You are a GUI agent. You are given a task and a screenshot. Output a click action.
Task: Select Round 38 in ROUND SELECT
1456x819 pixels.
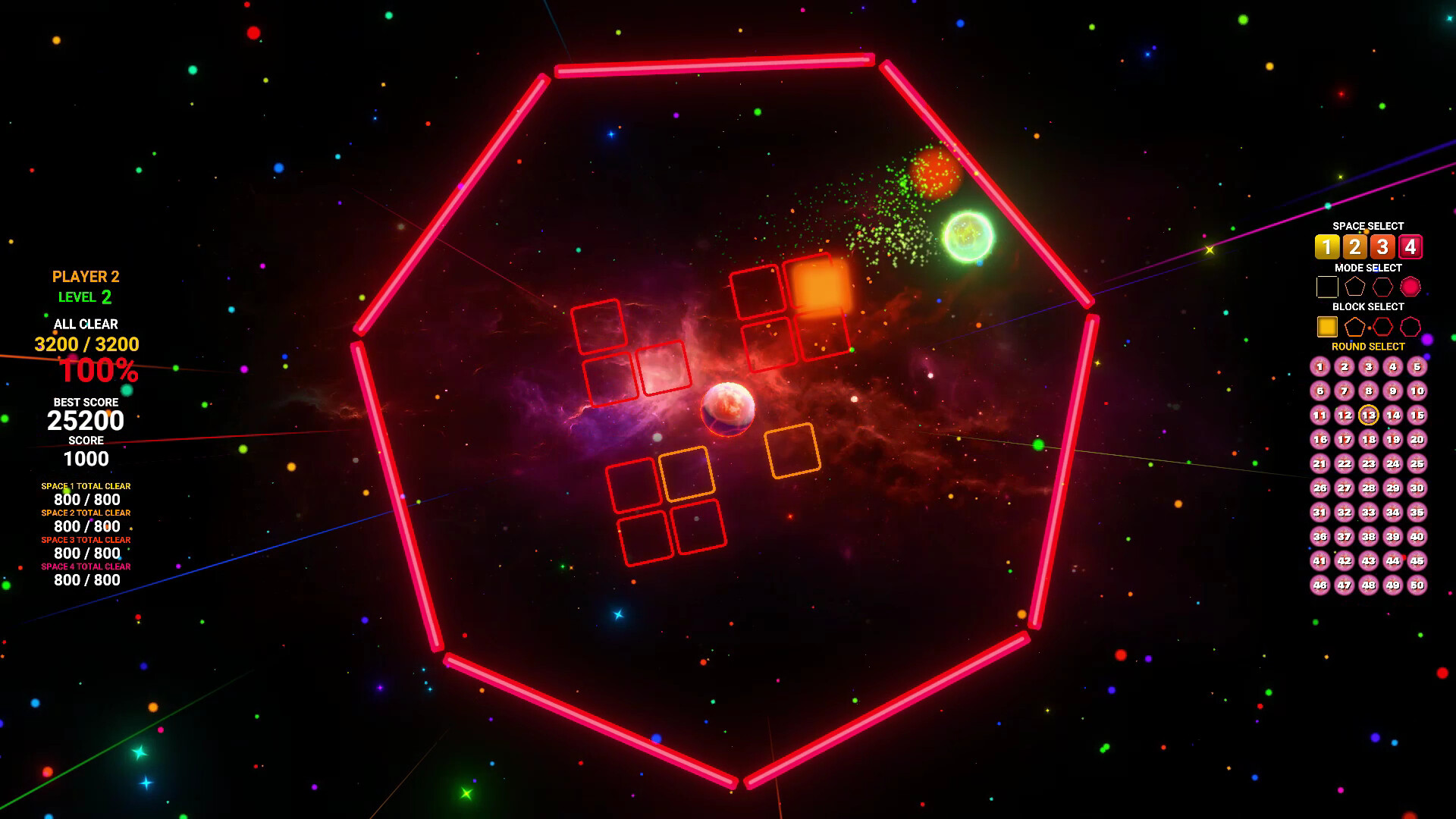point(1369,535)
